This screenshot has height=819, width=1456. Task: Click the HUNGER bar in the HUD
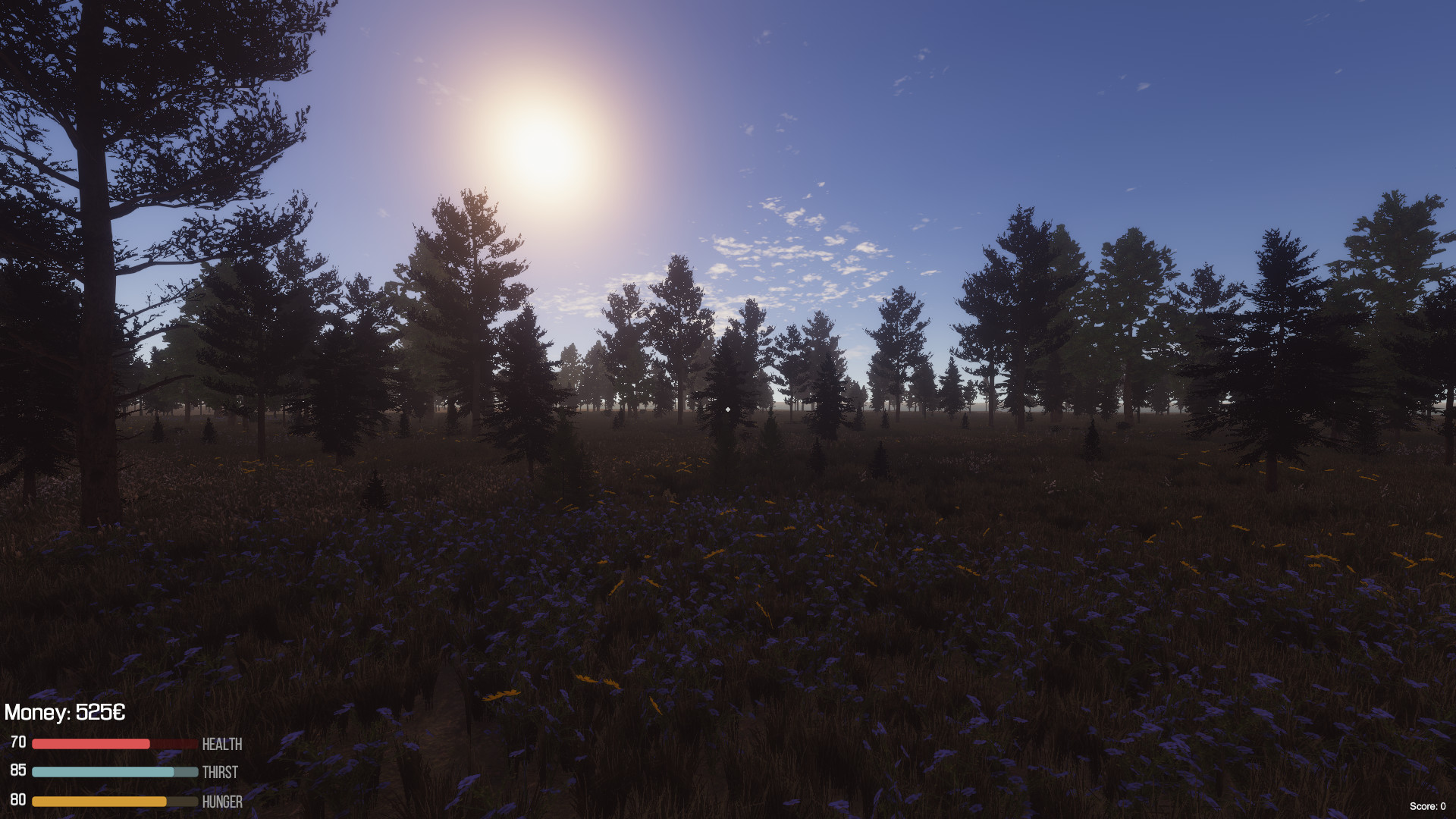114,801
